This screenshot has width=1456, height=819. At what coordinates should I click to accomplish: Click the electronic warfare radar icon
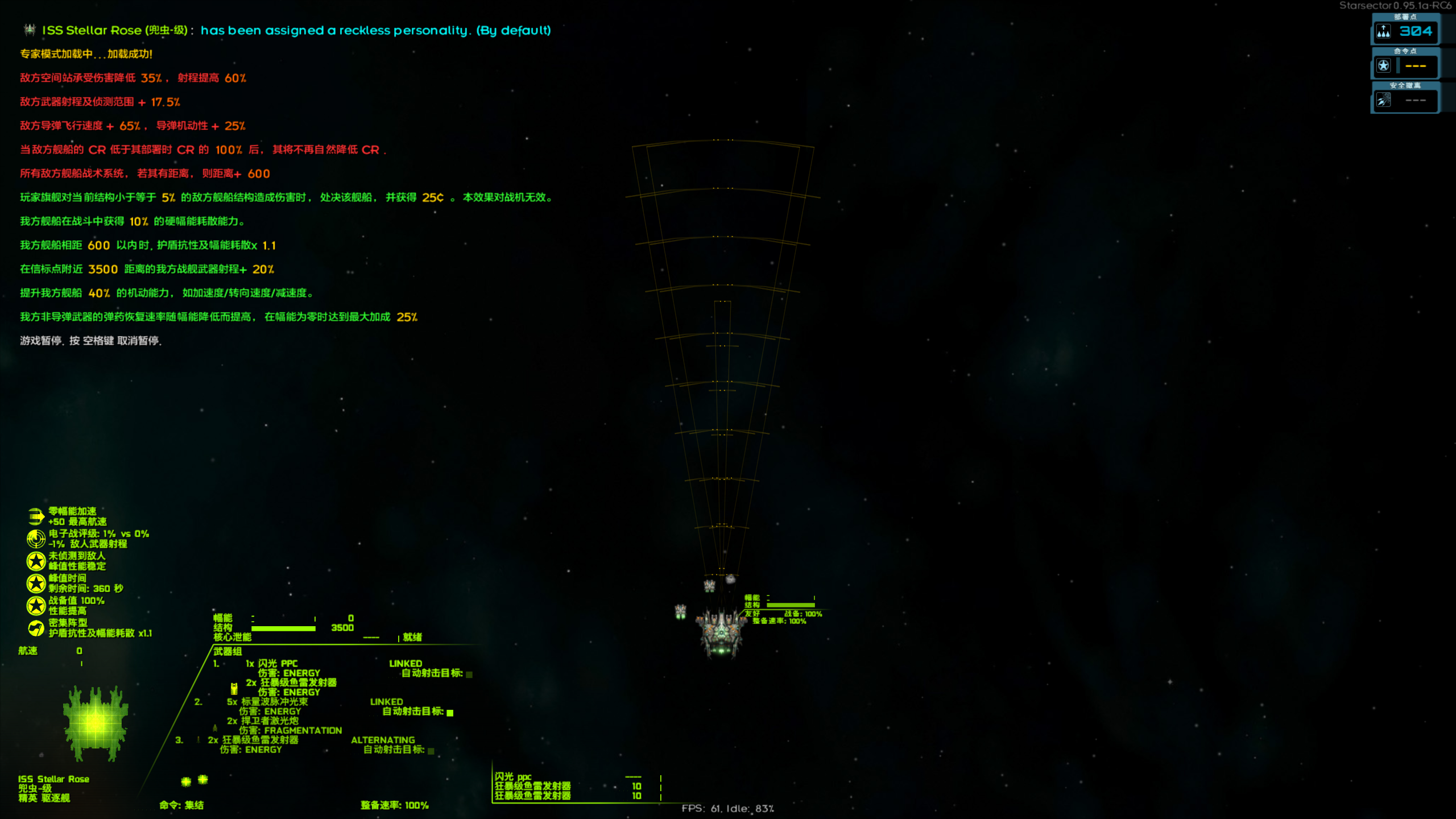coord(36,538)
